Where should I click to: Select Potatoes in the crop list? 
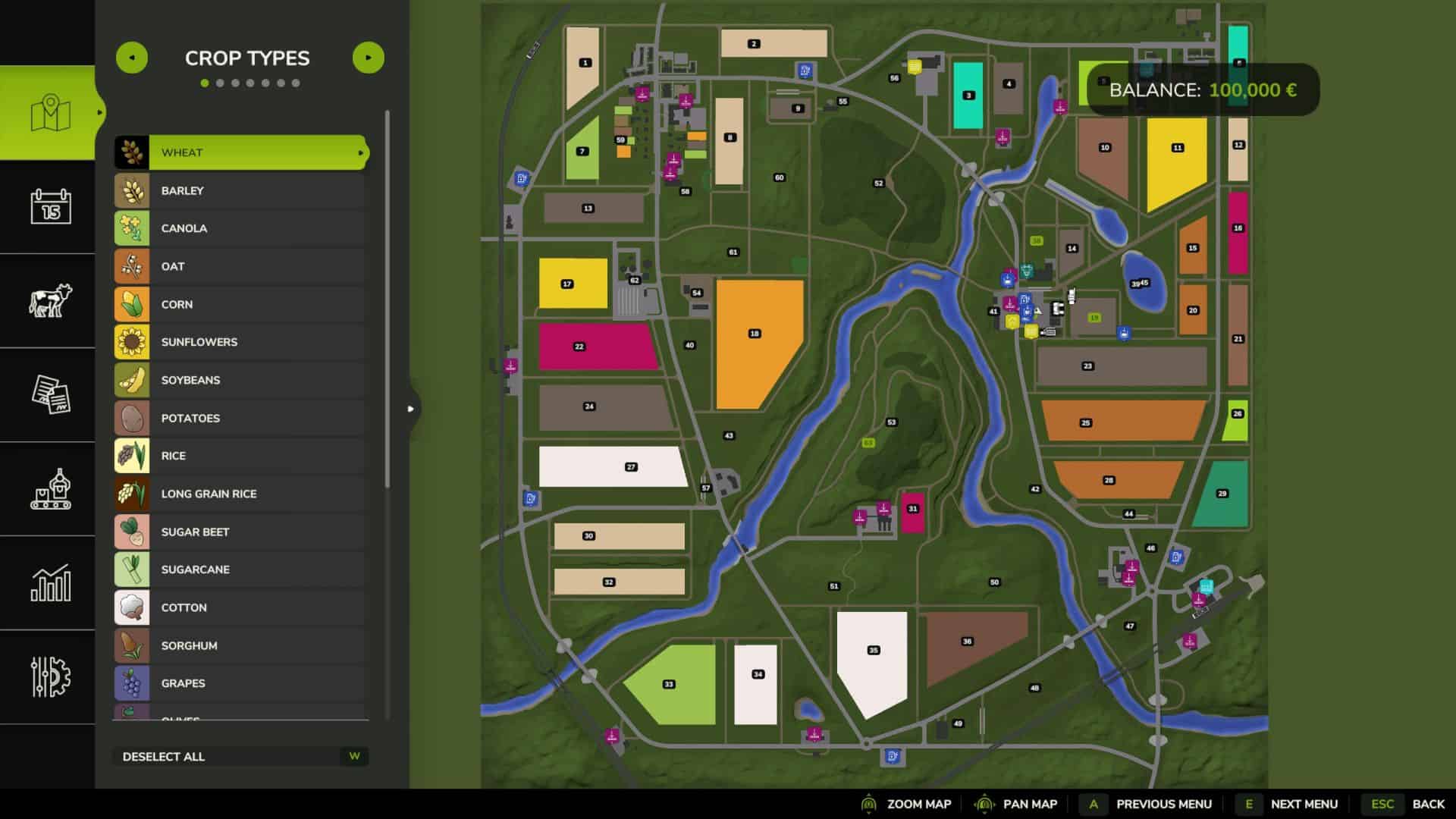pos(241,418)
